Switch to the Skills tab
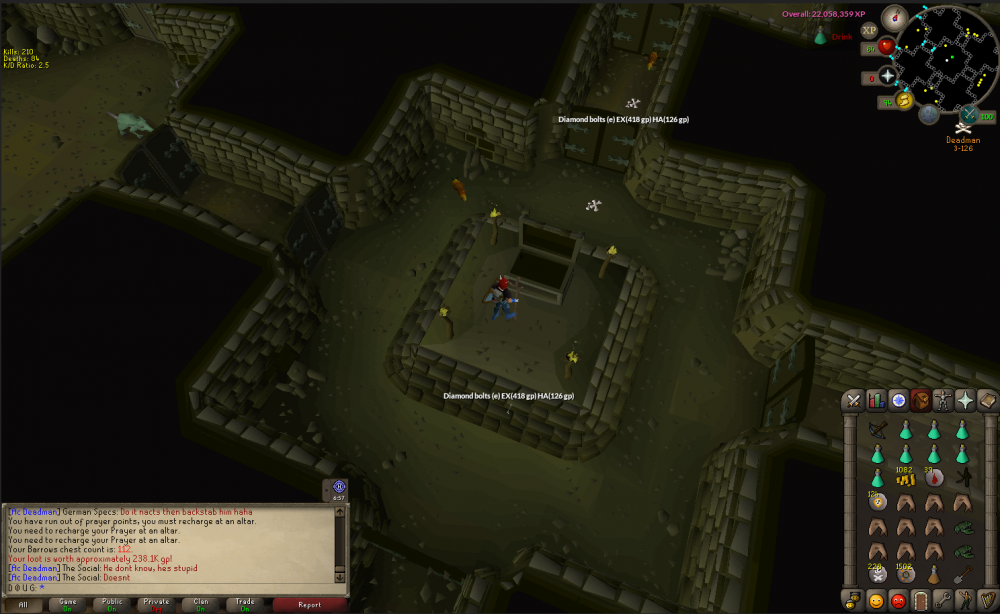Image resolution: width=1000 pixels, height=614 pixels. [x=877, y=400]
